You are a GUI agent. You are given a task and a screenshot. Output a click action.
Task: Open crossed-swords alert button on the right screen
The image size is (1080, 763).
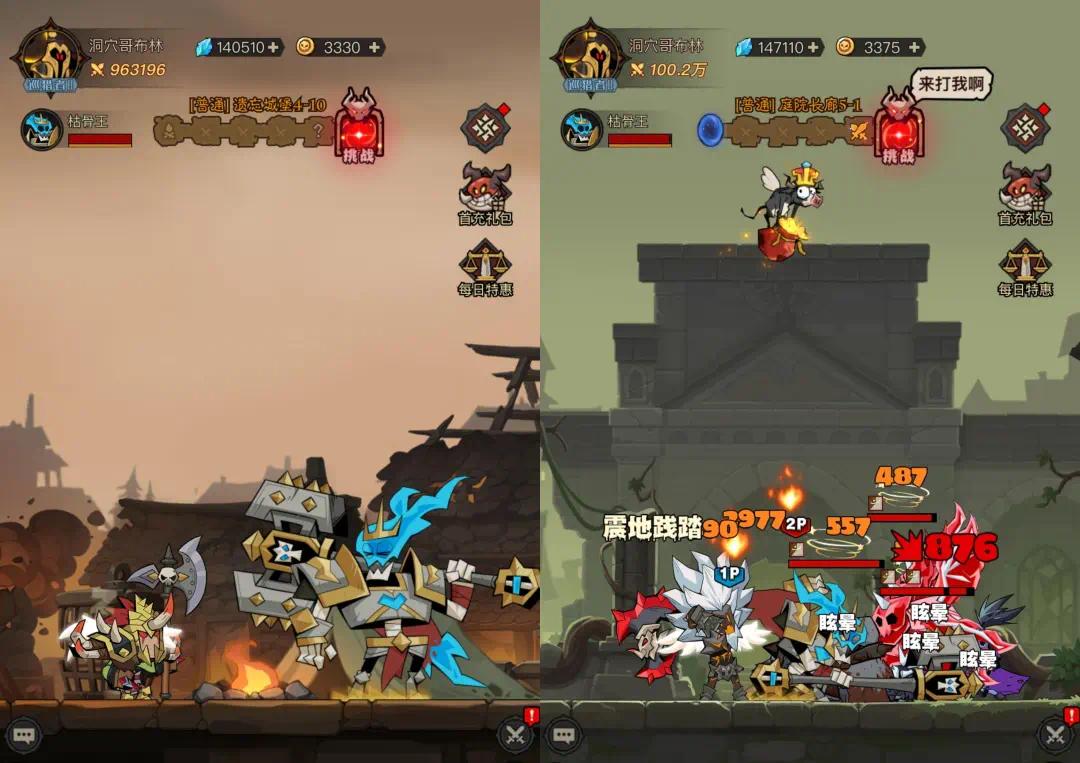pos(1056,735)
